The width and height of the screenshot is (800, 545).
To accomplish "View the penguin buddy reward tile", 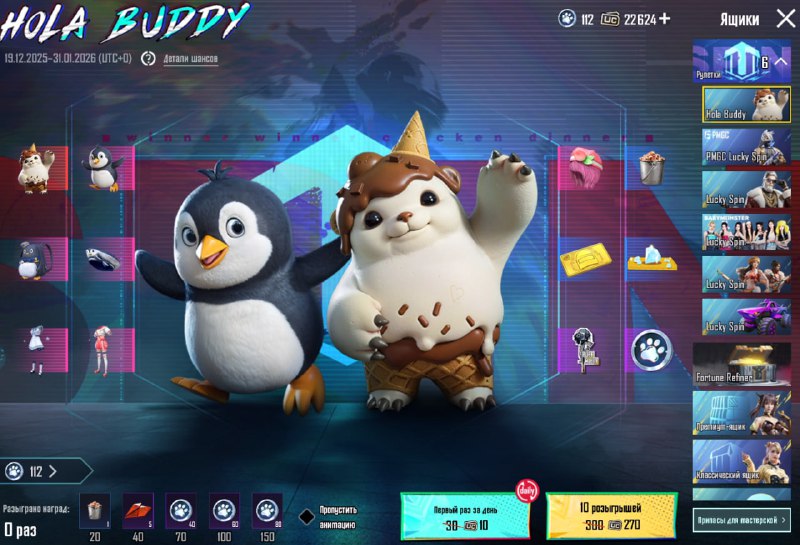I will (x=101, y=169).
